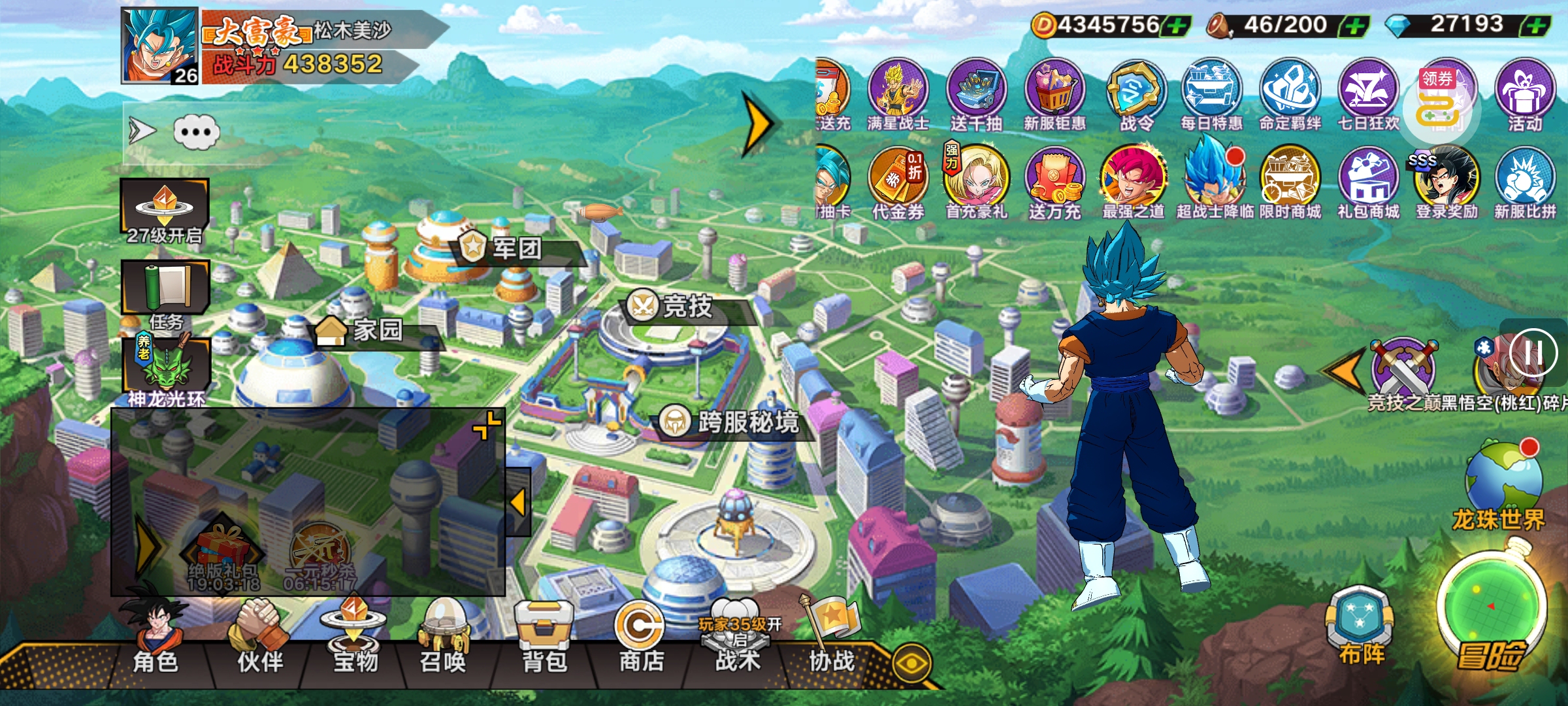Add diamonds with the green plus
The height and width of the screenshot is (706, 1568).
[1537, 26]
